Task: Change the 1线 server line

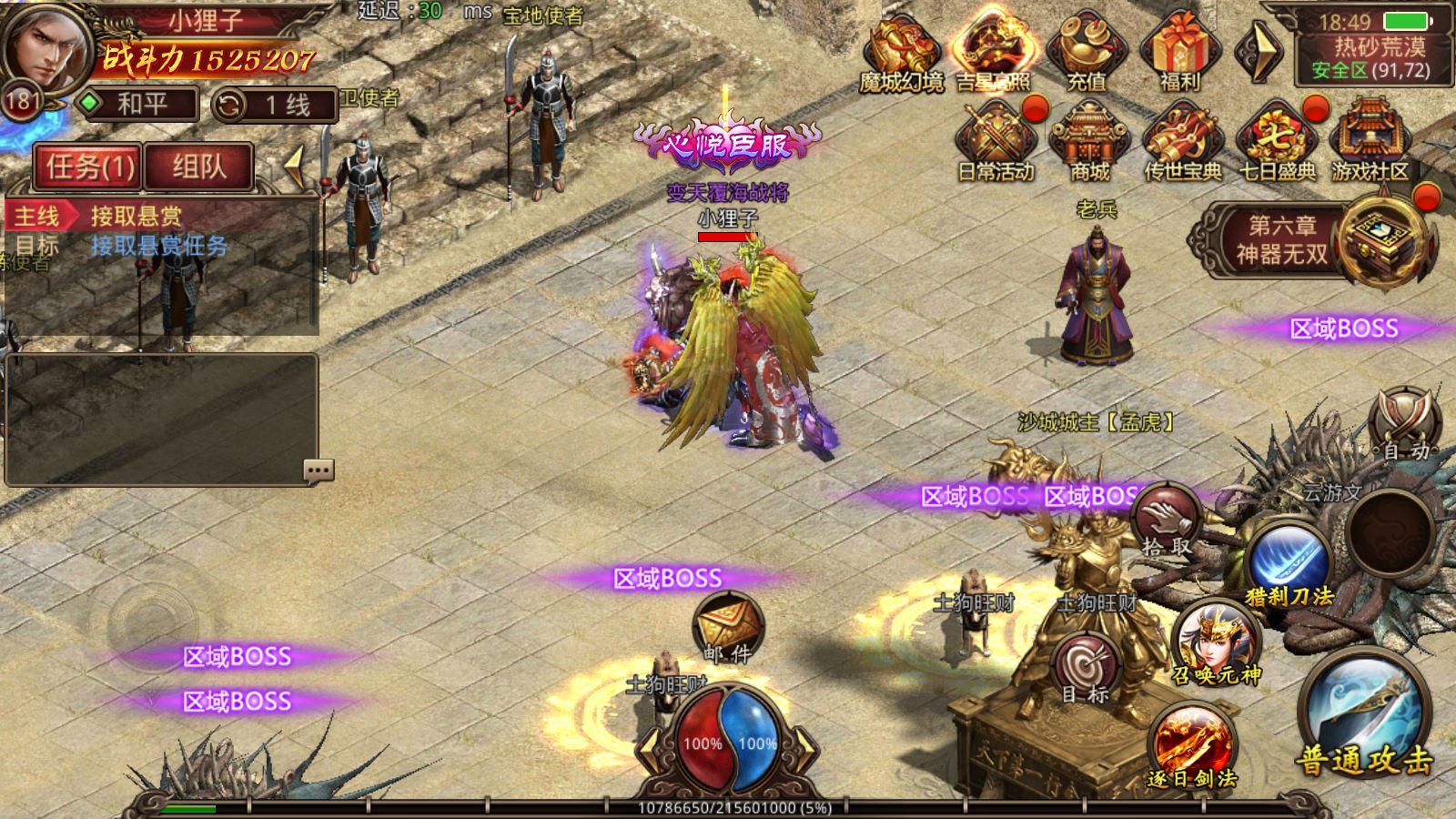Action: point(275,106)
